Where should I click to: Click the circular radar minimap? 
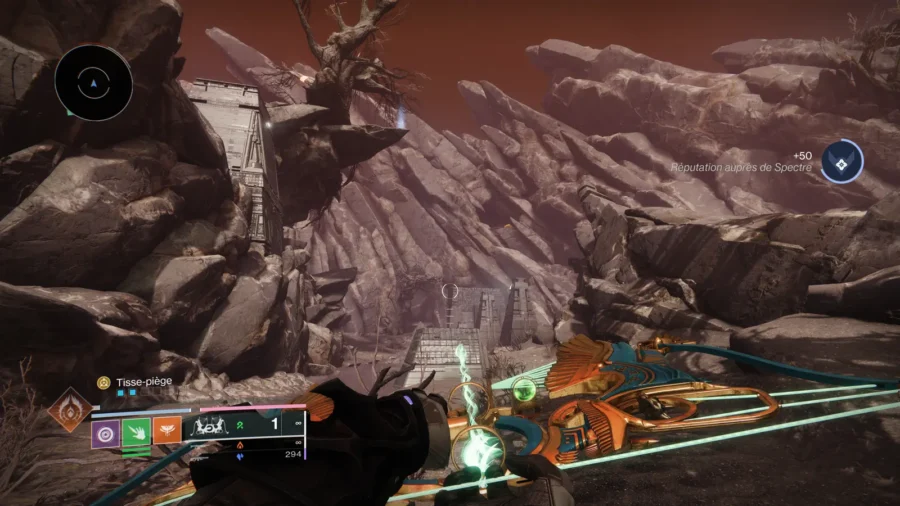click(x=94, y=83)
